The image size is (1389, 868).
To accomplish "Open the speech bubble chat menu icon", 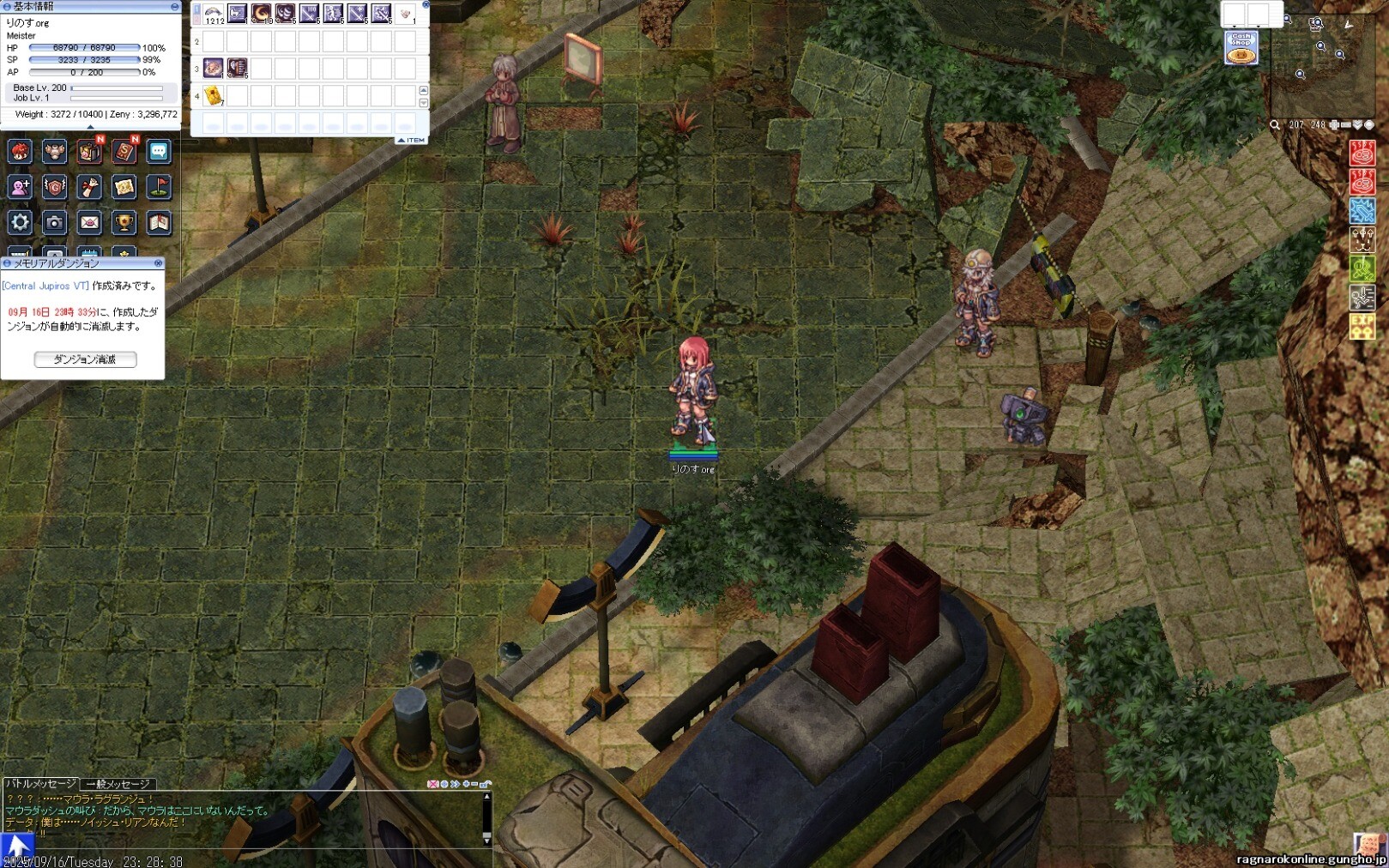I will coord(159,152).
